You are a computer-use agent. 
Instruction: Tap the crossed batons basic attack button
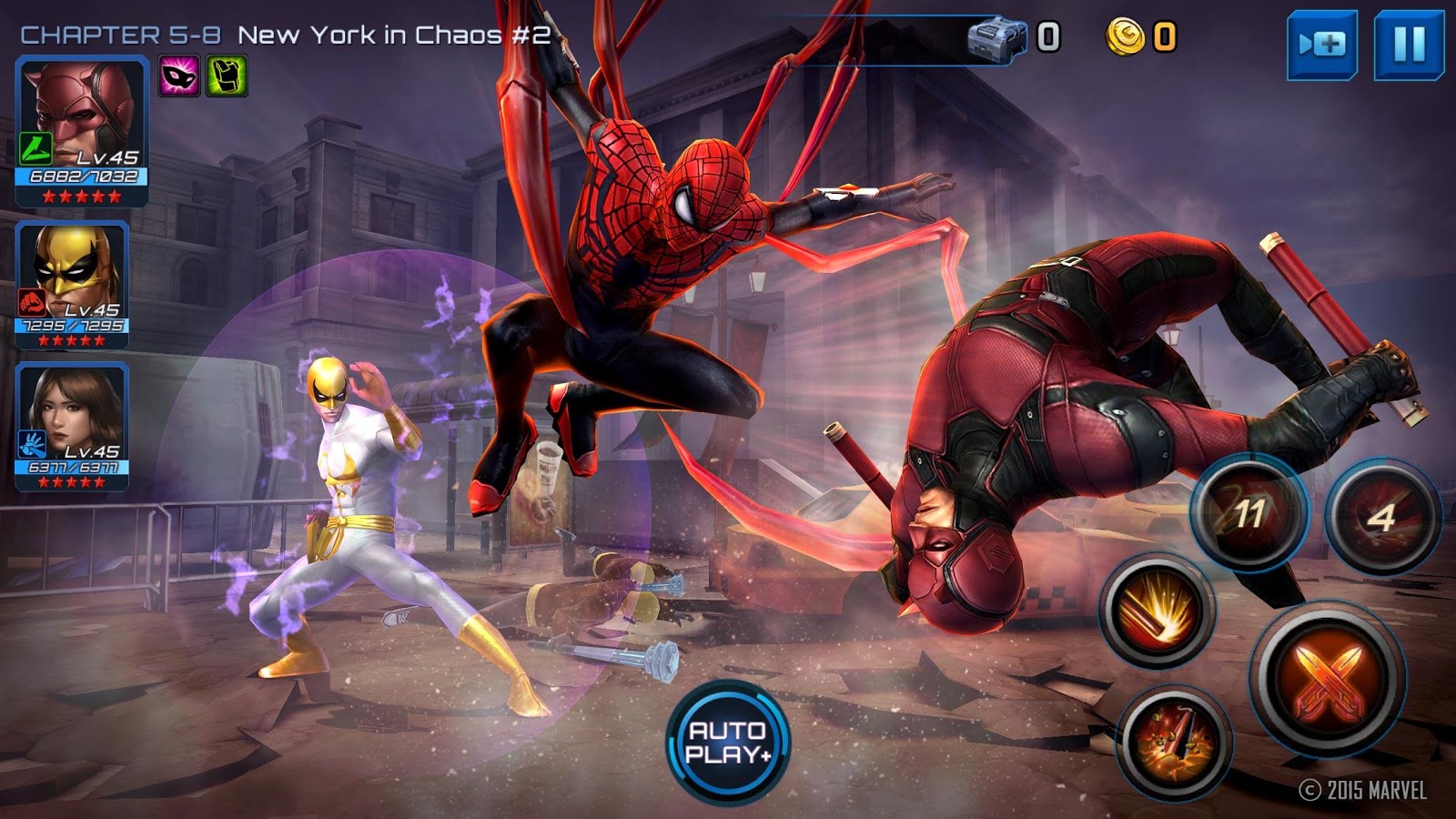click(x=1328, y=680)
